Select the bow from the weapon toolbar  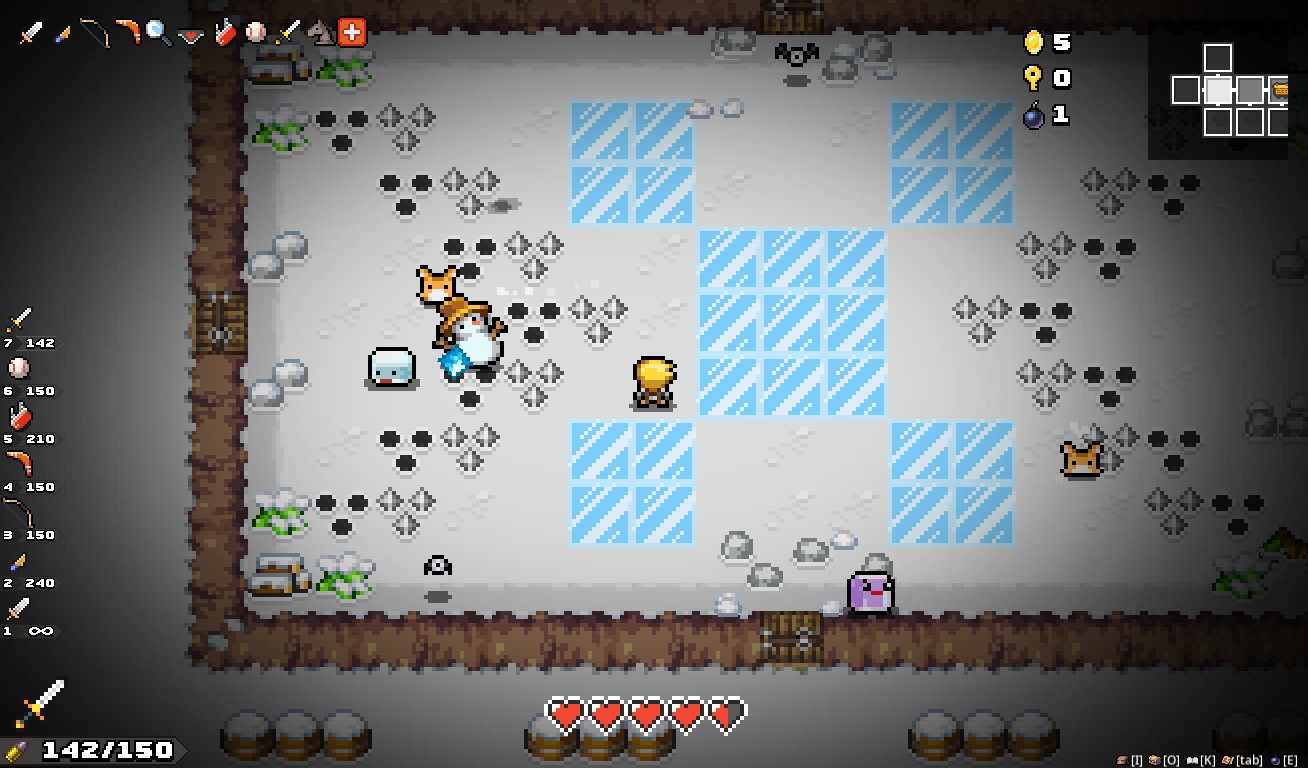coord(93,31)
